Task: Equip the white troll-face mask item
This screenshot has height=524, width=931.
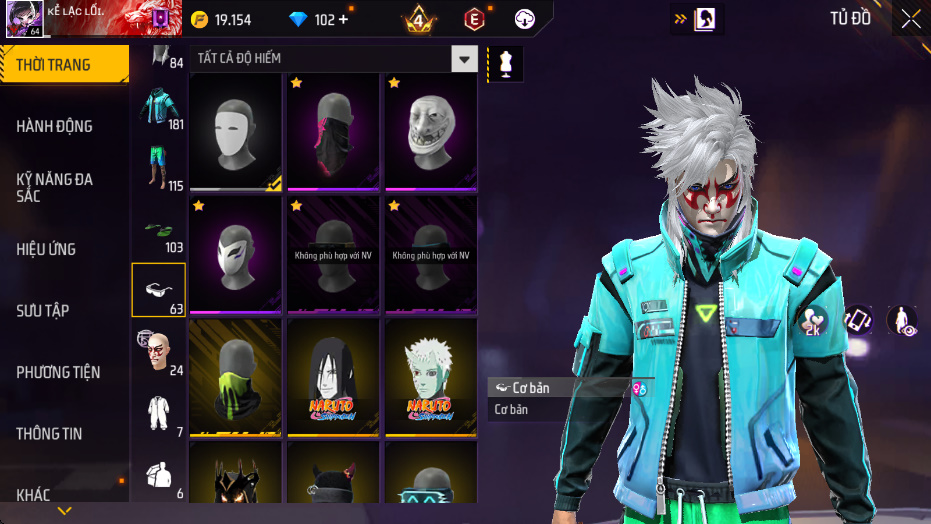Action: [x=431, y=130]
